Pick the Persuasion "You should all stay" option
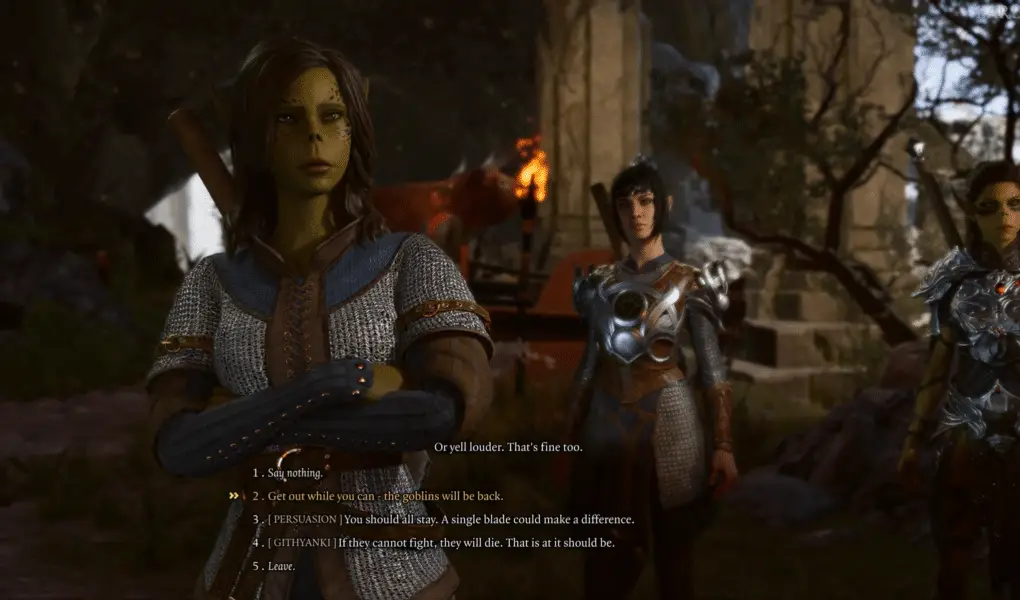Viewport: 1020px width, 600px height. 450,519
